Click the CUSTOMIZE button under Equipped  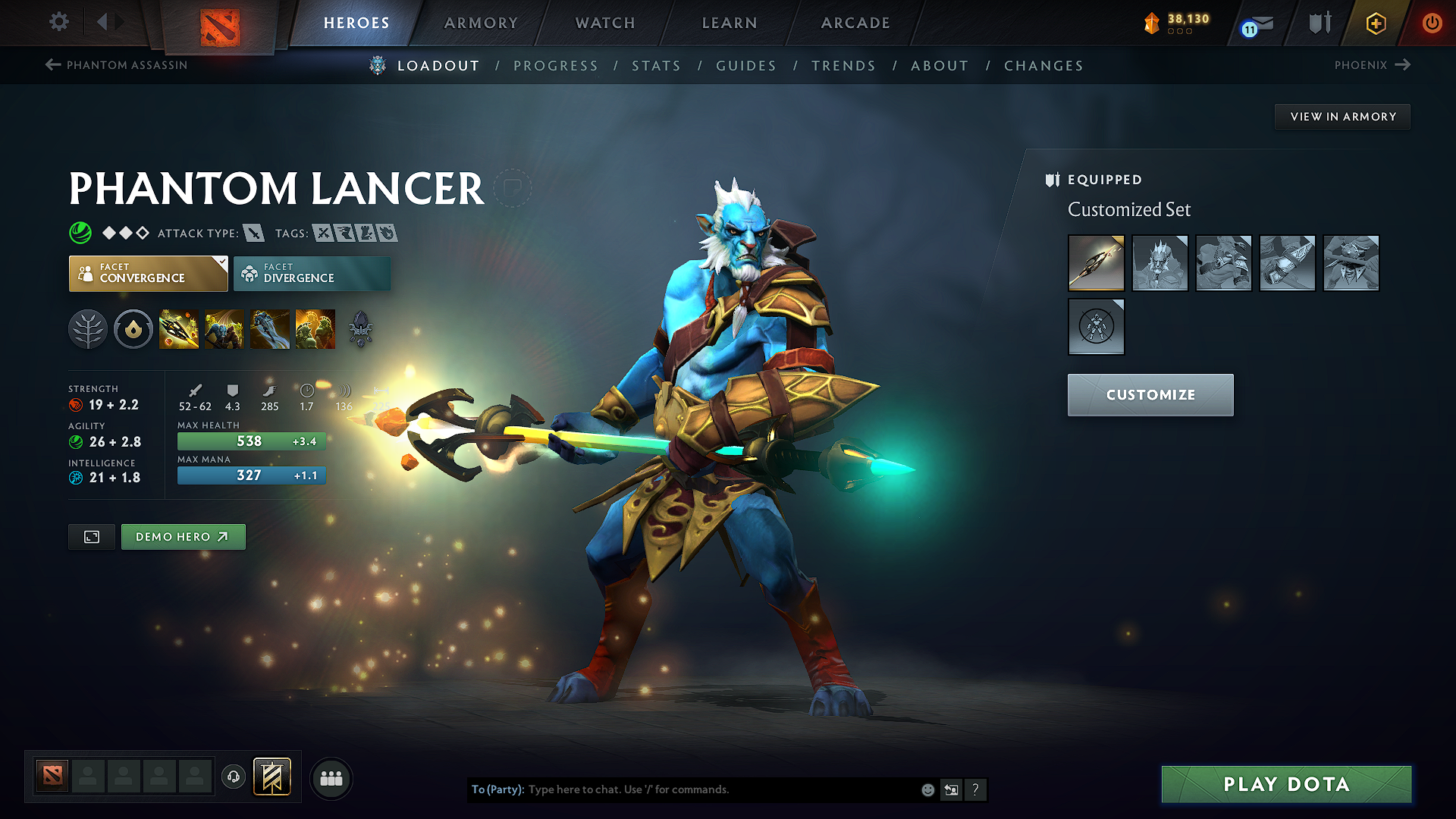(x=1150, y=394)
